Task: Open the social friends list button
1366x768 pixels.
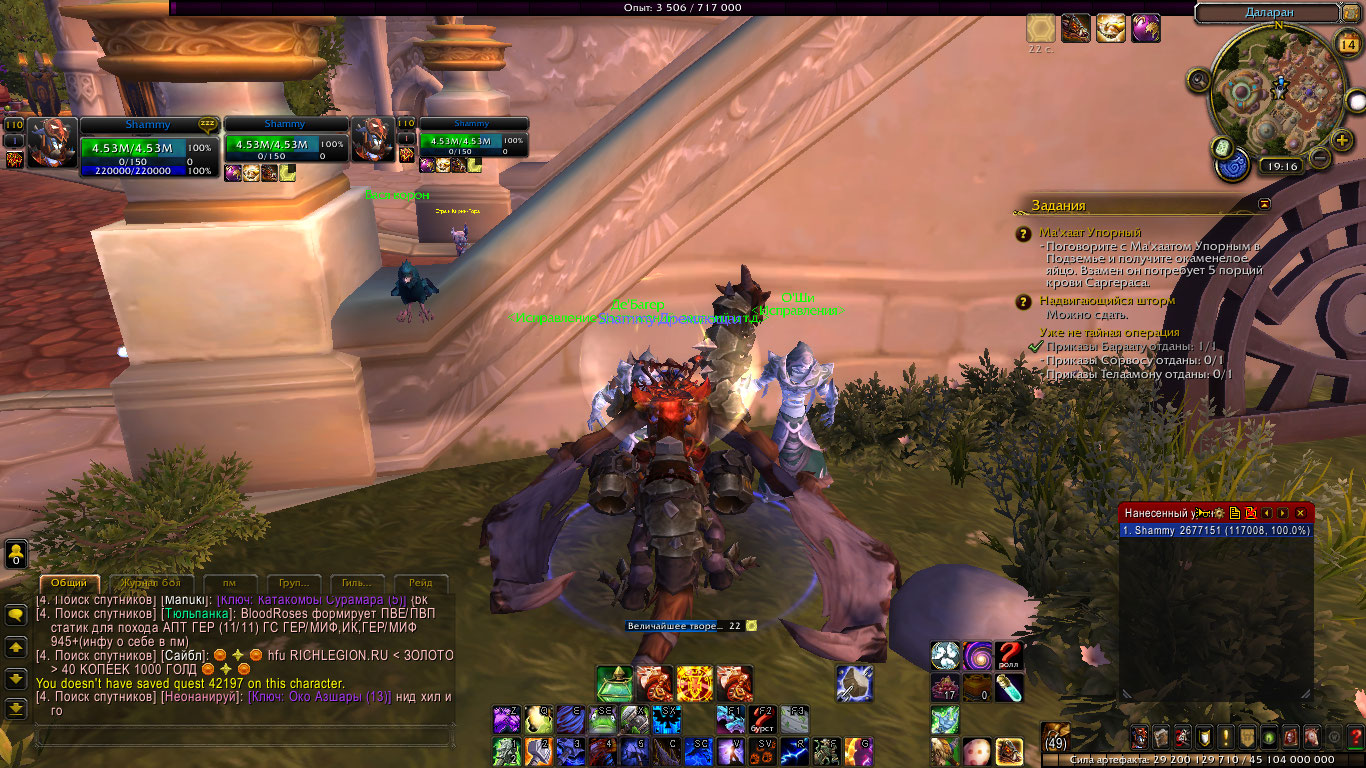Action: [16, 553]
